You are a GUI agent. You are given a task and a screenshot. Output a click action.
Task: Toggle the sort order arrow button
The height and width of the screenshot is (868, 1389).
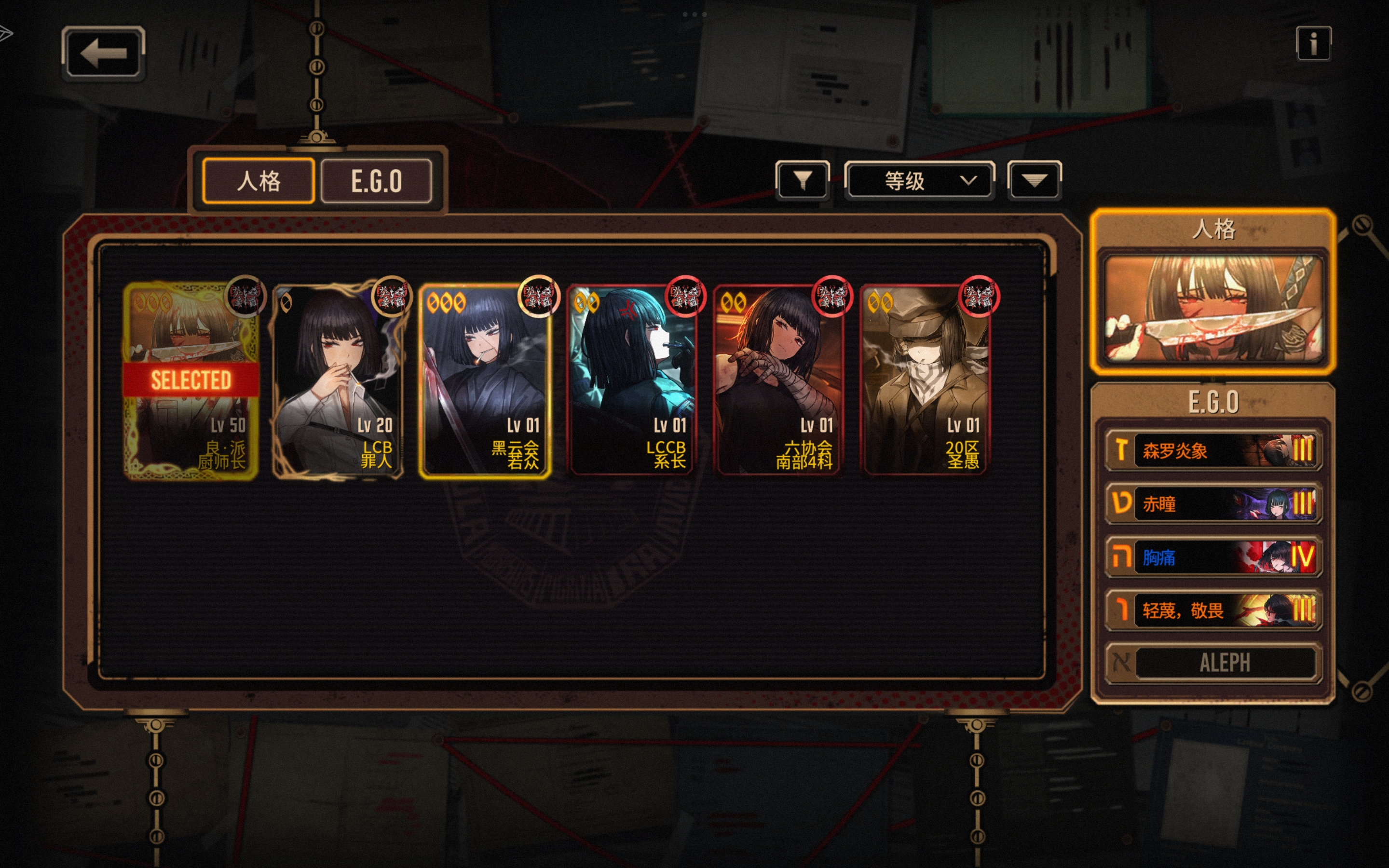pyautogui.click(x=1034, y=181)
